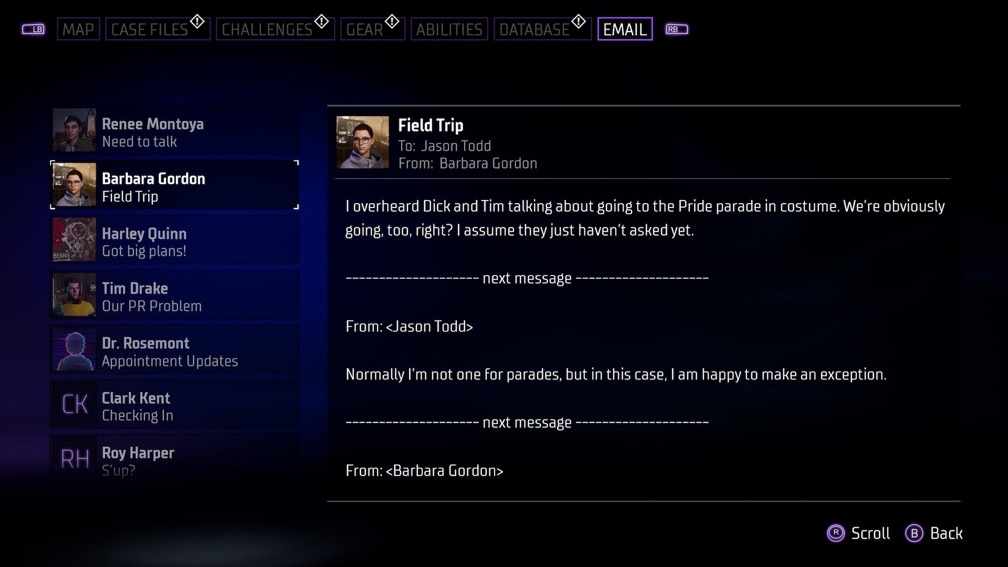Screen dimensions: 1008x567
Task: Open Tim Drake's 'Our PR Problem' email
Action: 174,296
